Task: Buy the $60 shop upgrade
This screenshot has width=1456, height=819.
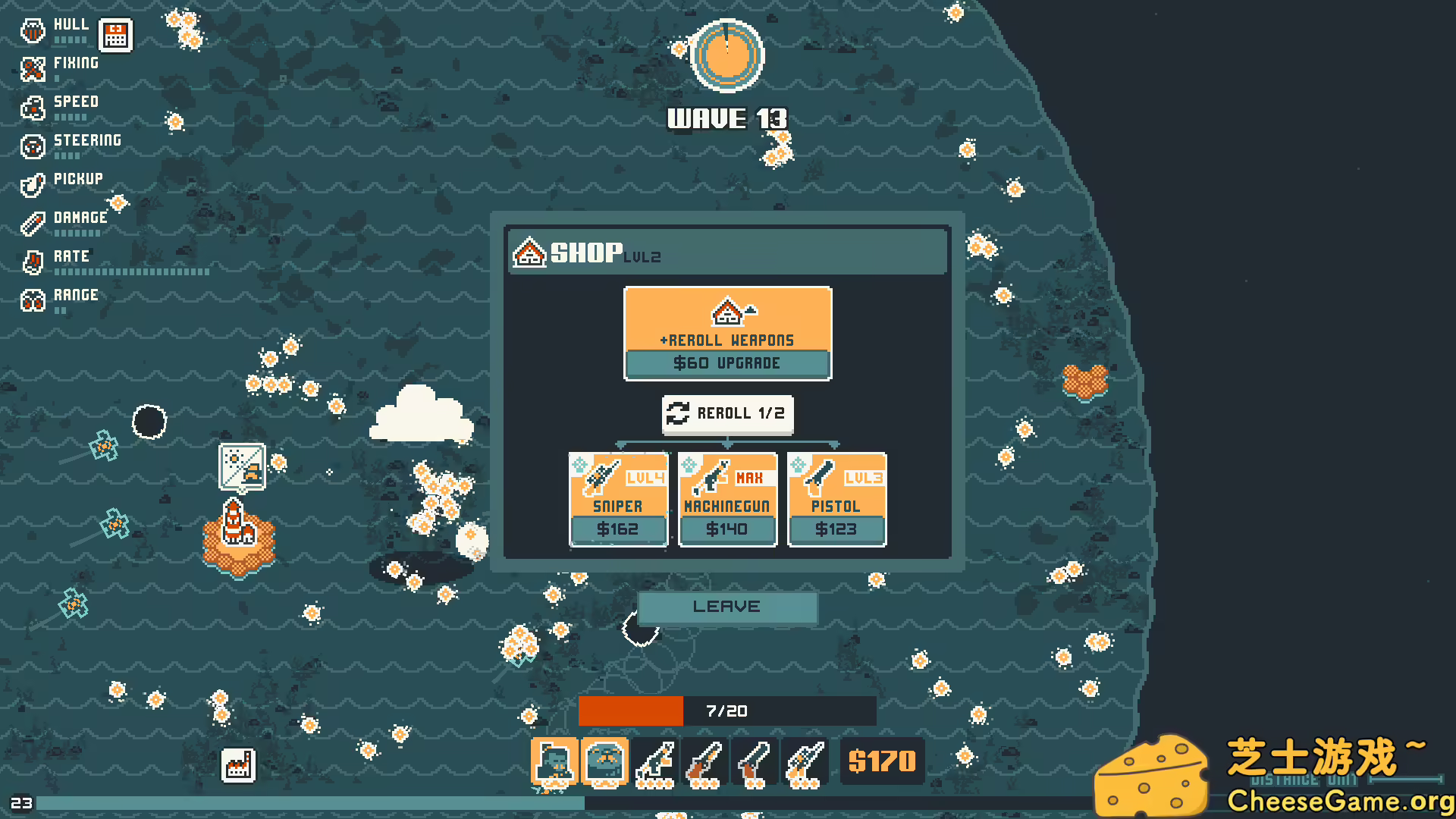Action: click(726, 363)
